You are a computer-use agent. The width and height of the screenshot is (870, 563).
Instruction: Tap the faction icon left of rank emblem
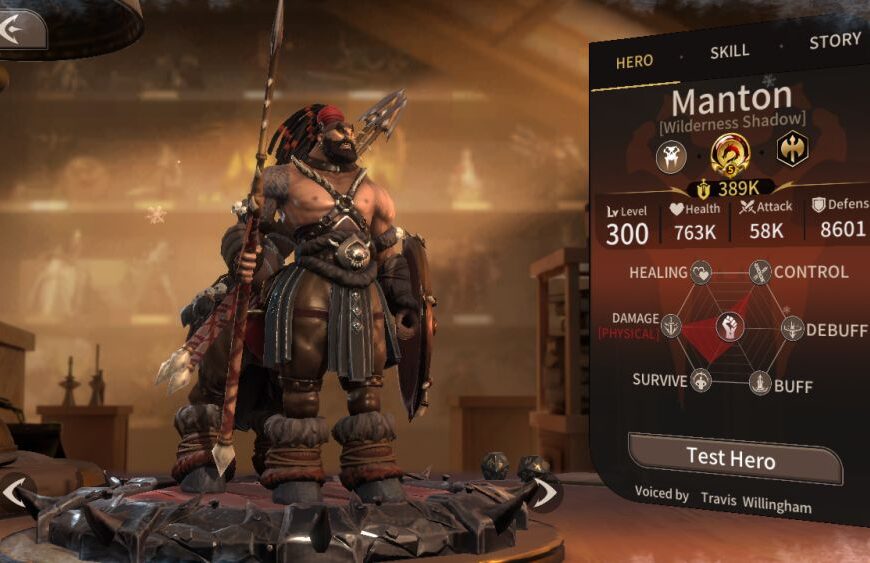671,156
